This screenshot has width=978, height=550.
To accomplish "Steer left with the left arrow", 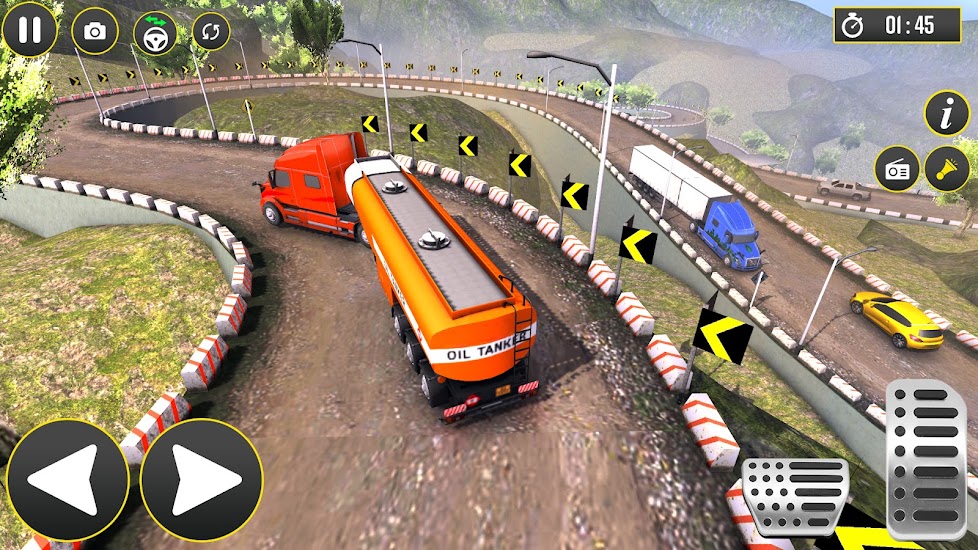I will 67,479.
